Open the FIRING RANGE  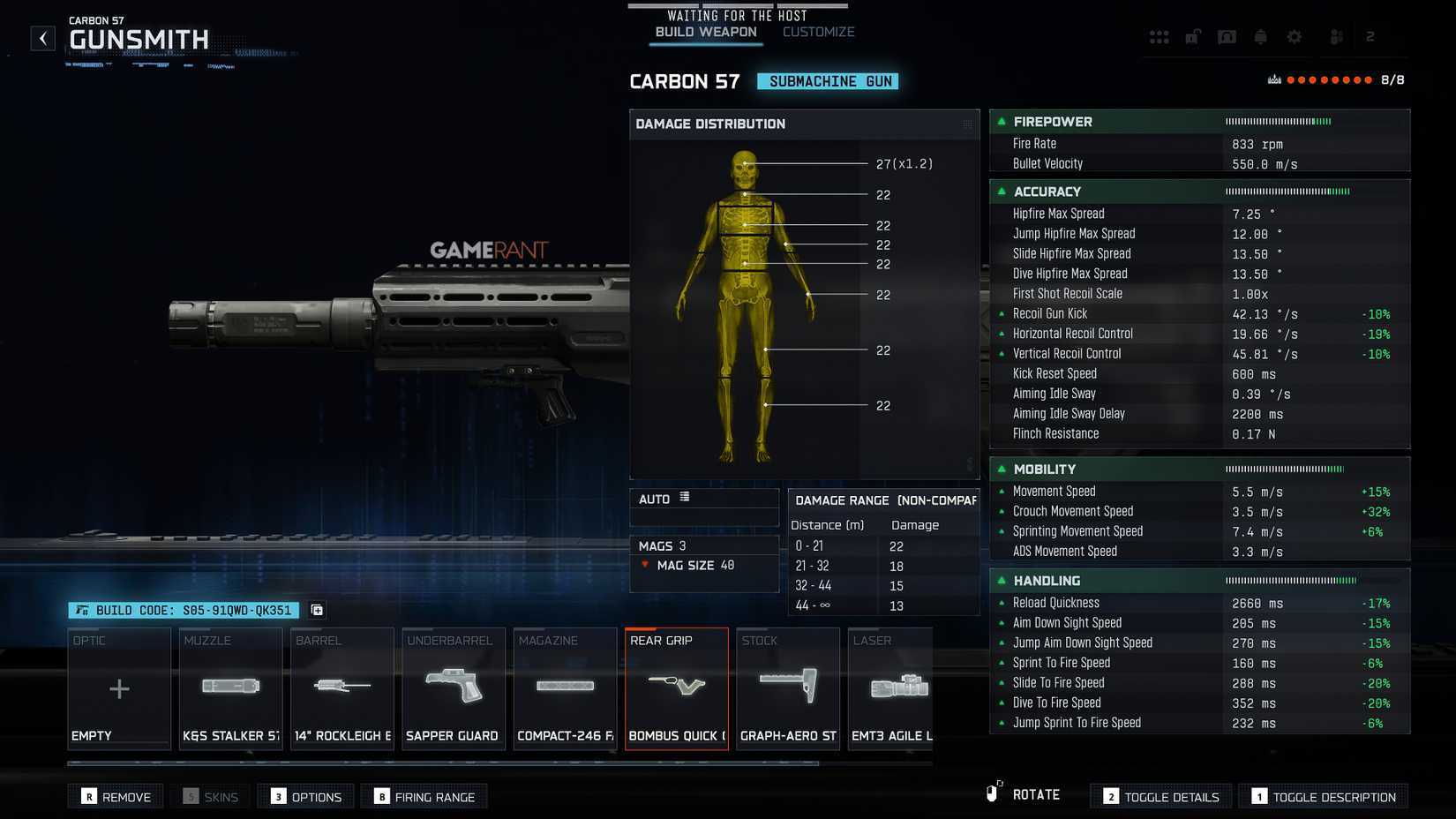tap(424, 795)
